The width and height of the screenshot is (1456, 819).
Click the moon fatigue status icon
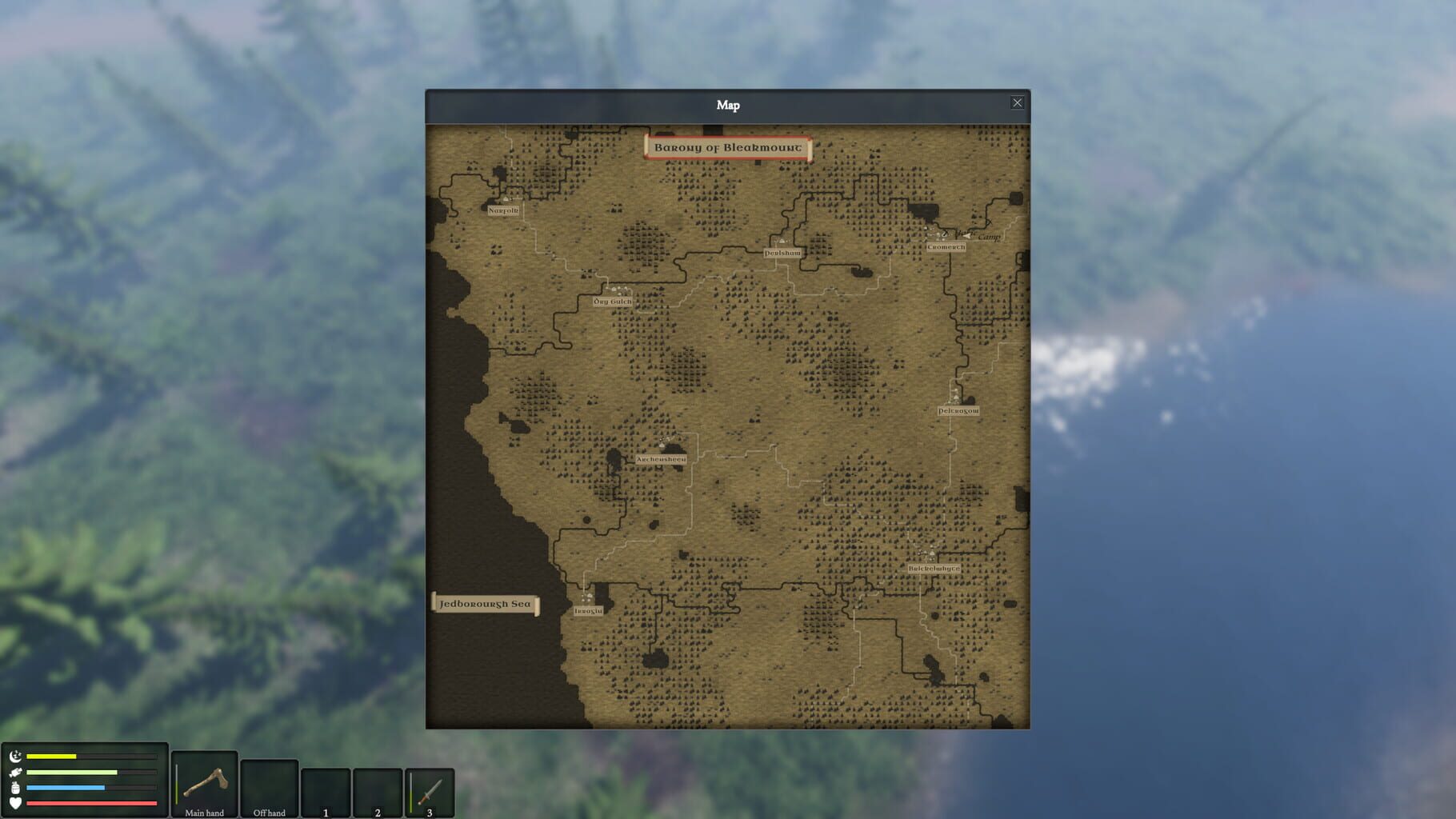(14, 757)
